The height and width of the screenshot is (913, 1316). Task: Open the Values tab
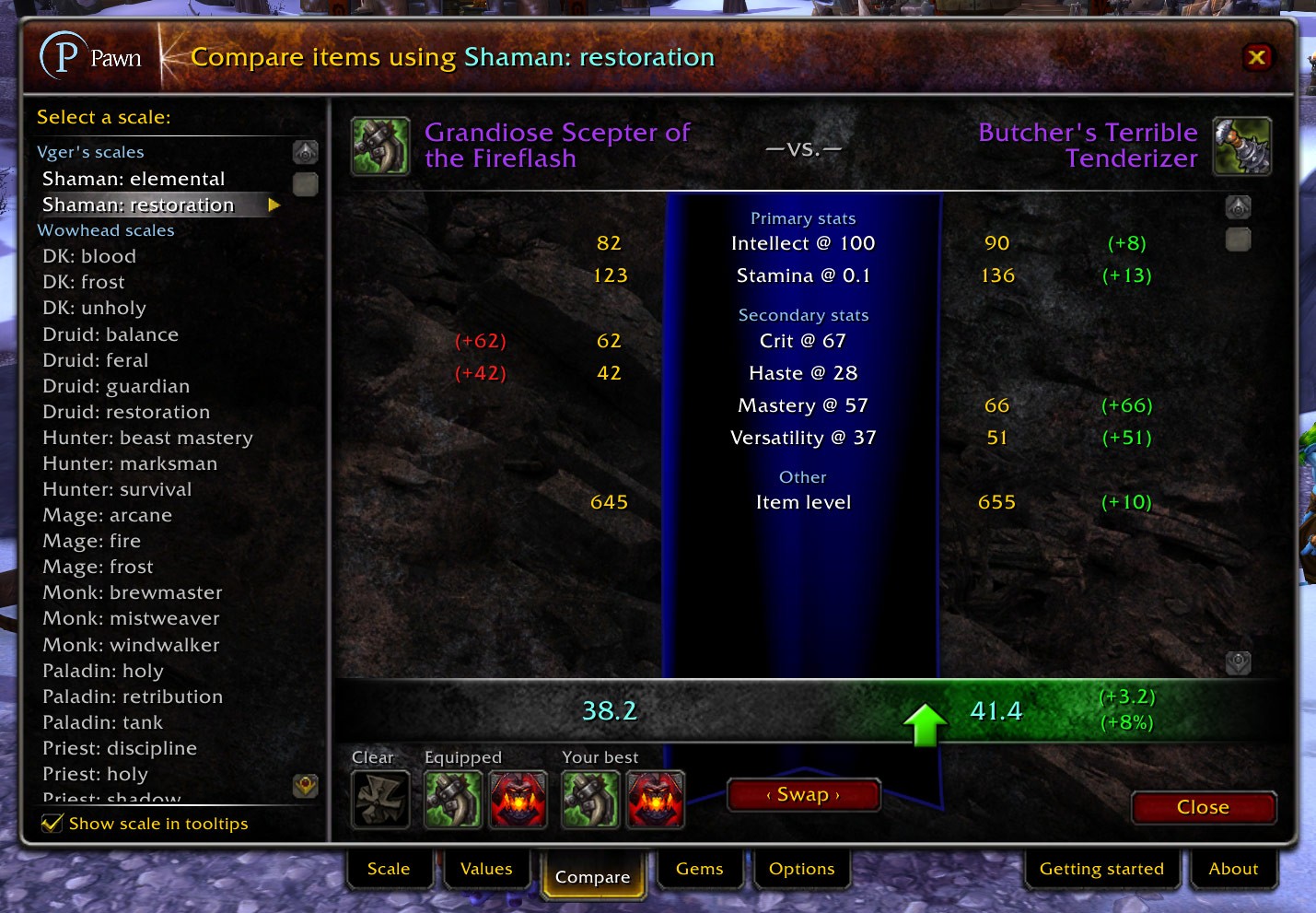click(486, 869)
